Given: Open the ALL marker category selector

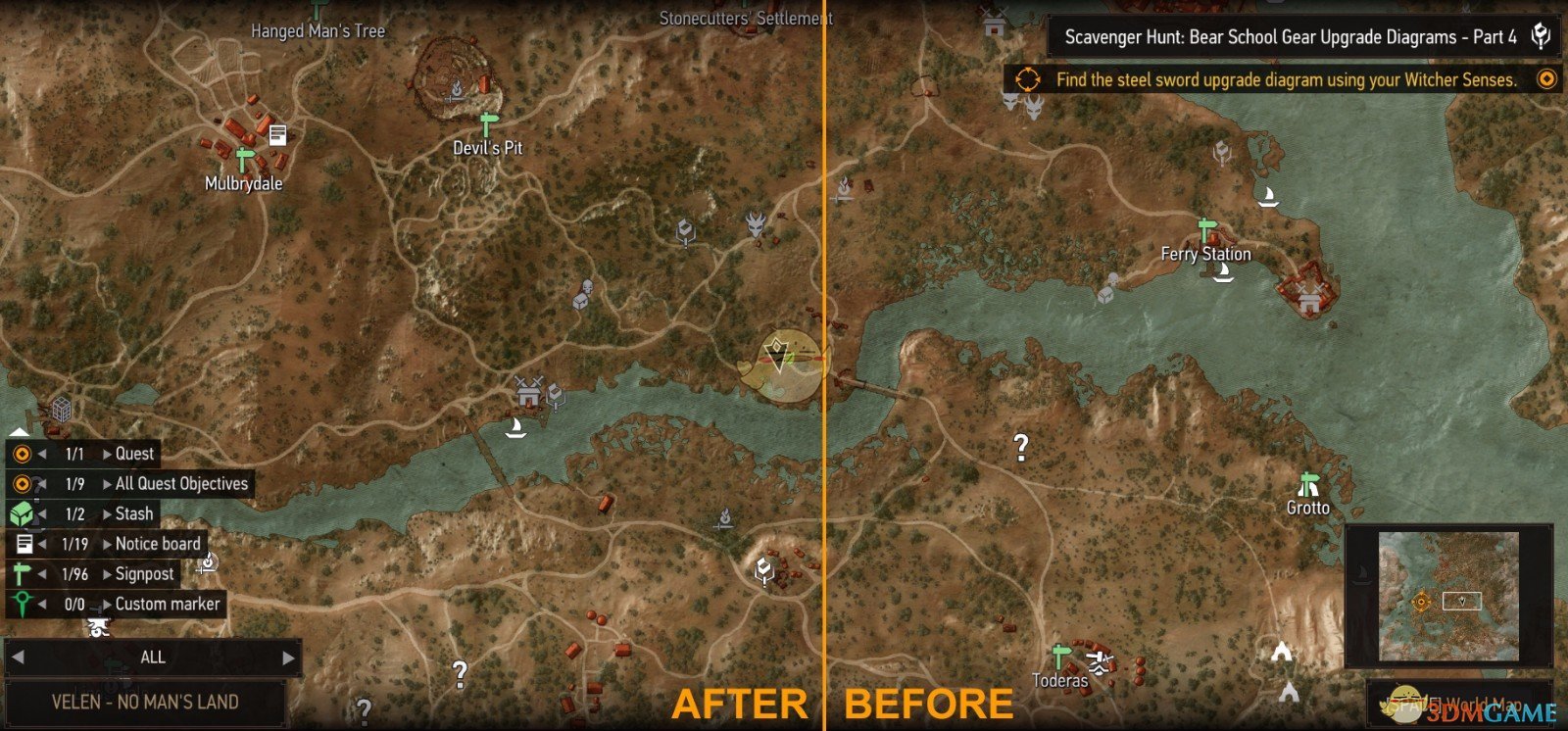Looking at the screenshot, I should (152, 658).
